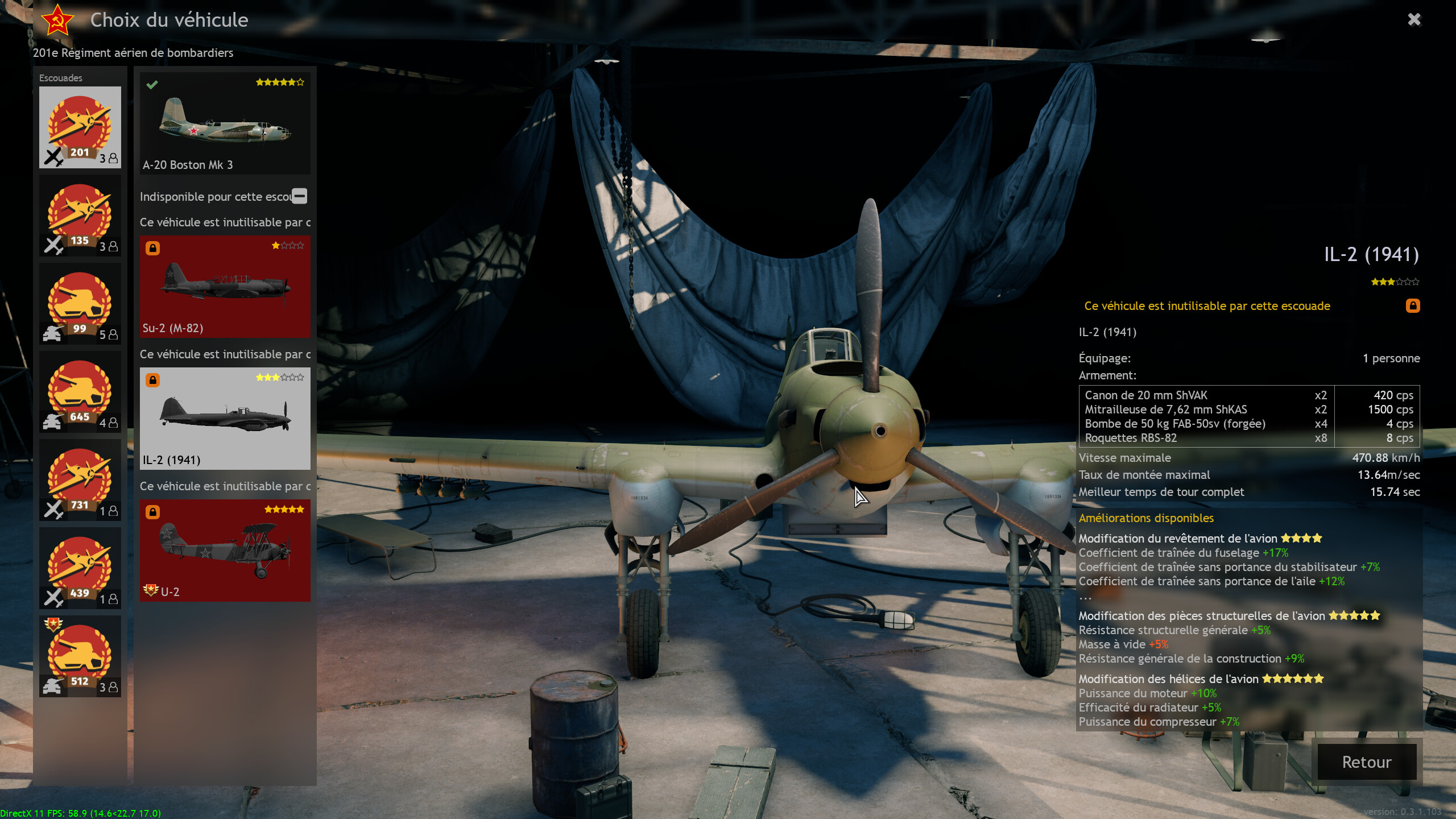
Task: Select squad 201 bomber regiment
Action: (x=80, y=127)
